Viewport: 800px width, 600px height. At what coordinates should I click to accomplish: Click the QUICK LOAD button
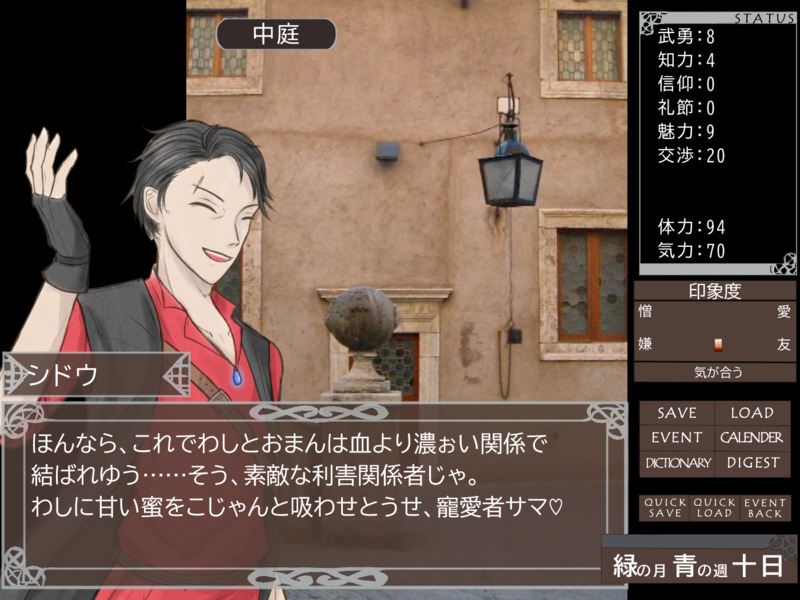[714, 508]
